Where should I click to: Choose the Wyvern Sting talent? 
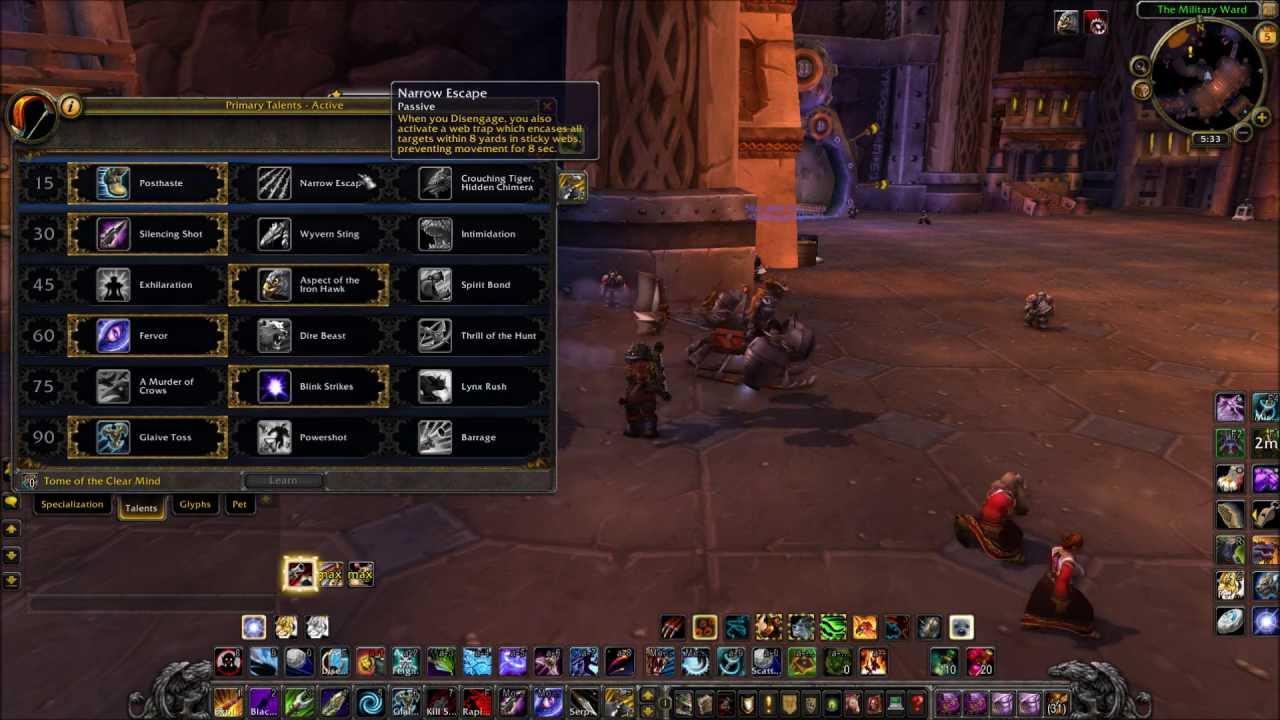(x=308, y=234)
